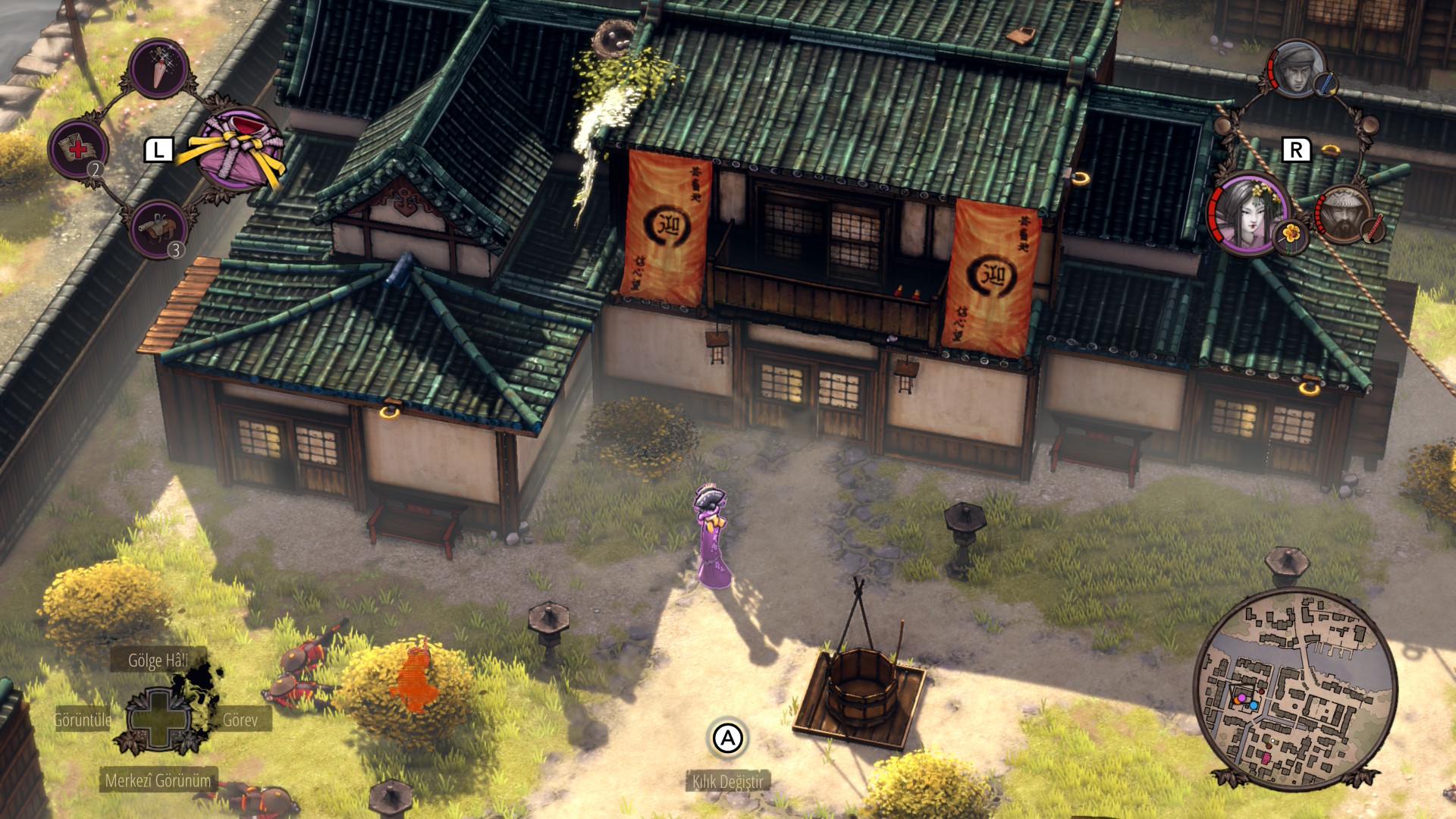Screen dimensions: 1456x819
Task: Click the geisha's yellow hairpin weapon badge
Action: point(1291,236)
